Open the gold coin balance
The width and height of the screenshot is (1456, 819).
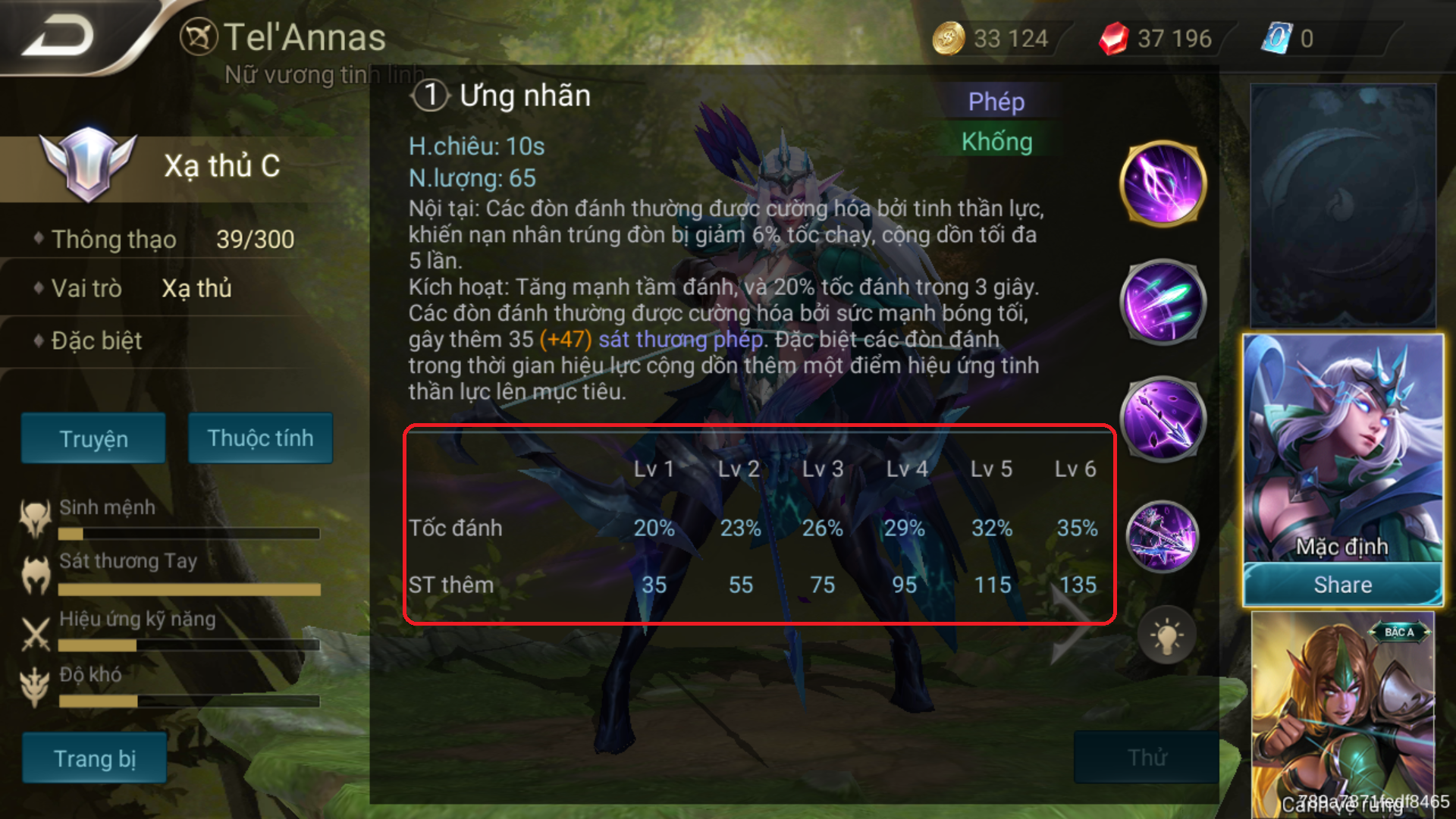[992, 38]
